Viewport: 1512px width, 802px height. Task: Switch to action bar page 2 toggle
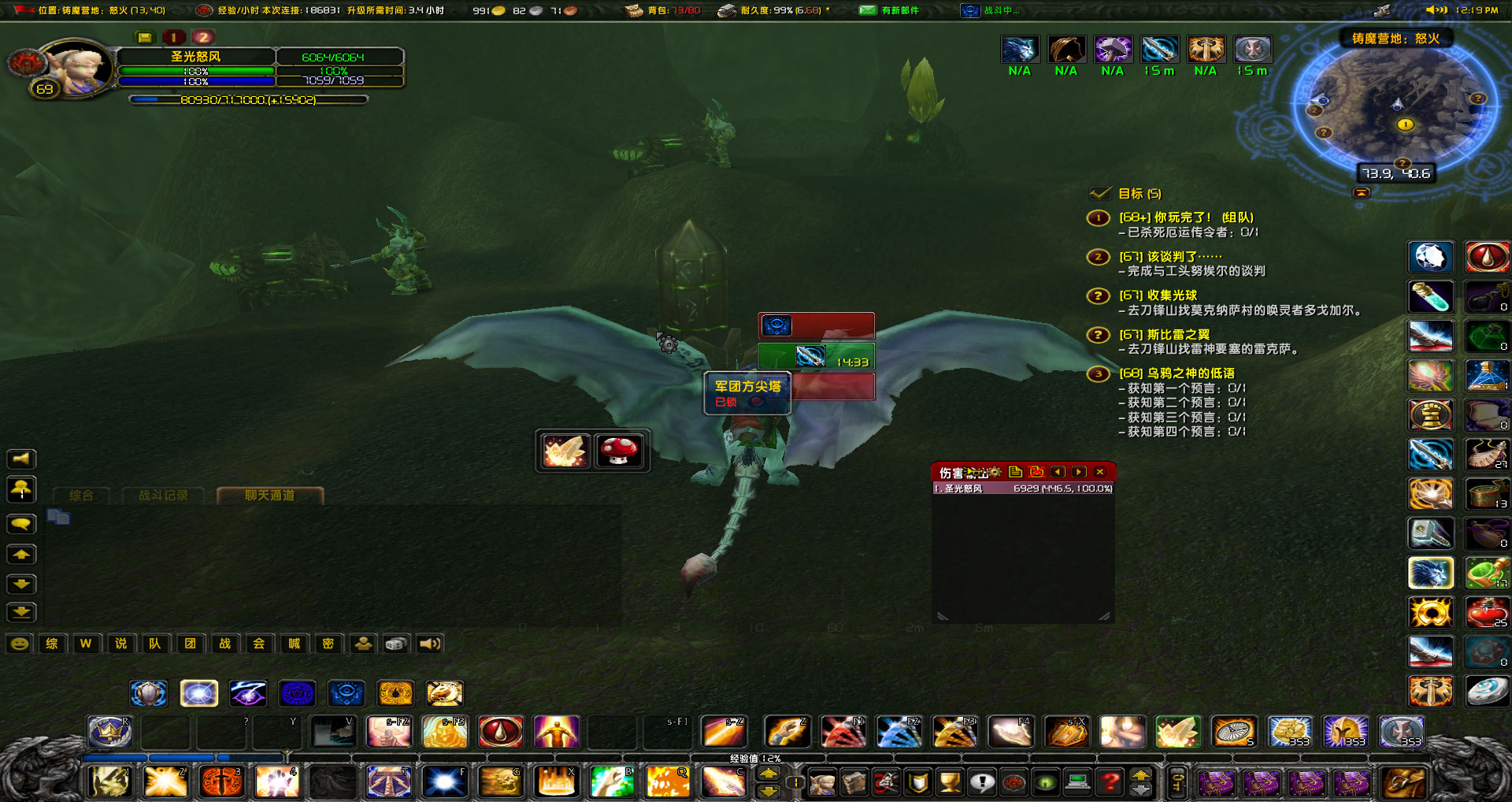click(x=203, y=36)
